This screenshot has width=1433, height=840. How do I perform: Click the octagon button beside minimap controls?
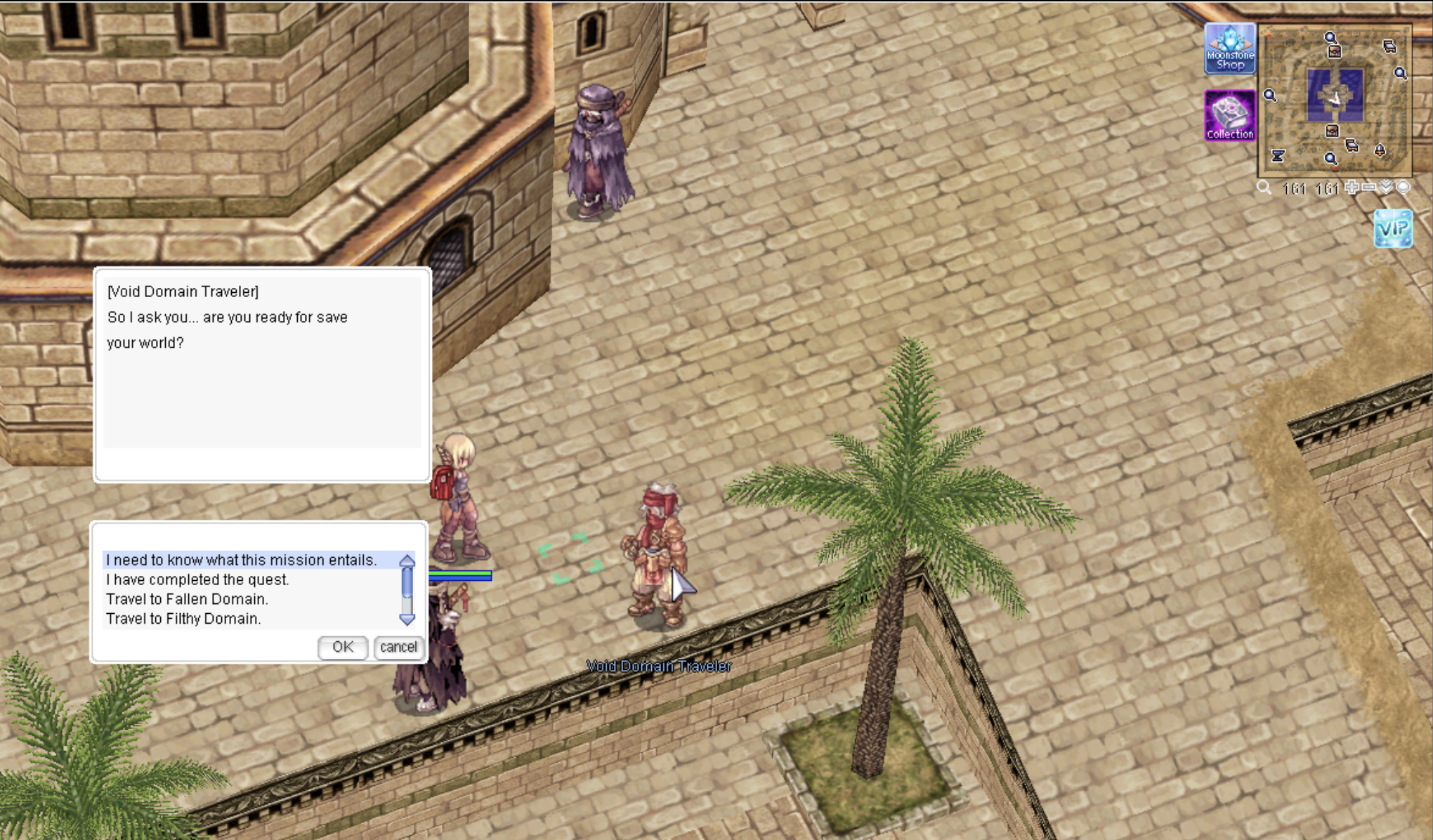(x=1403, y=188)
